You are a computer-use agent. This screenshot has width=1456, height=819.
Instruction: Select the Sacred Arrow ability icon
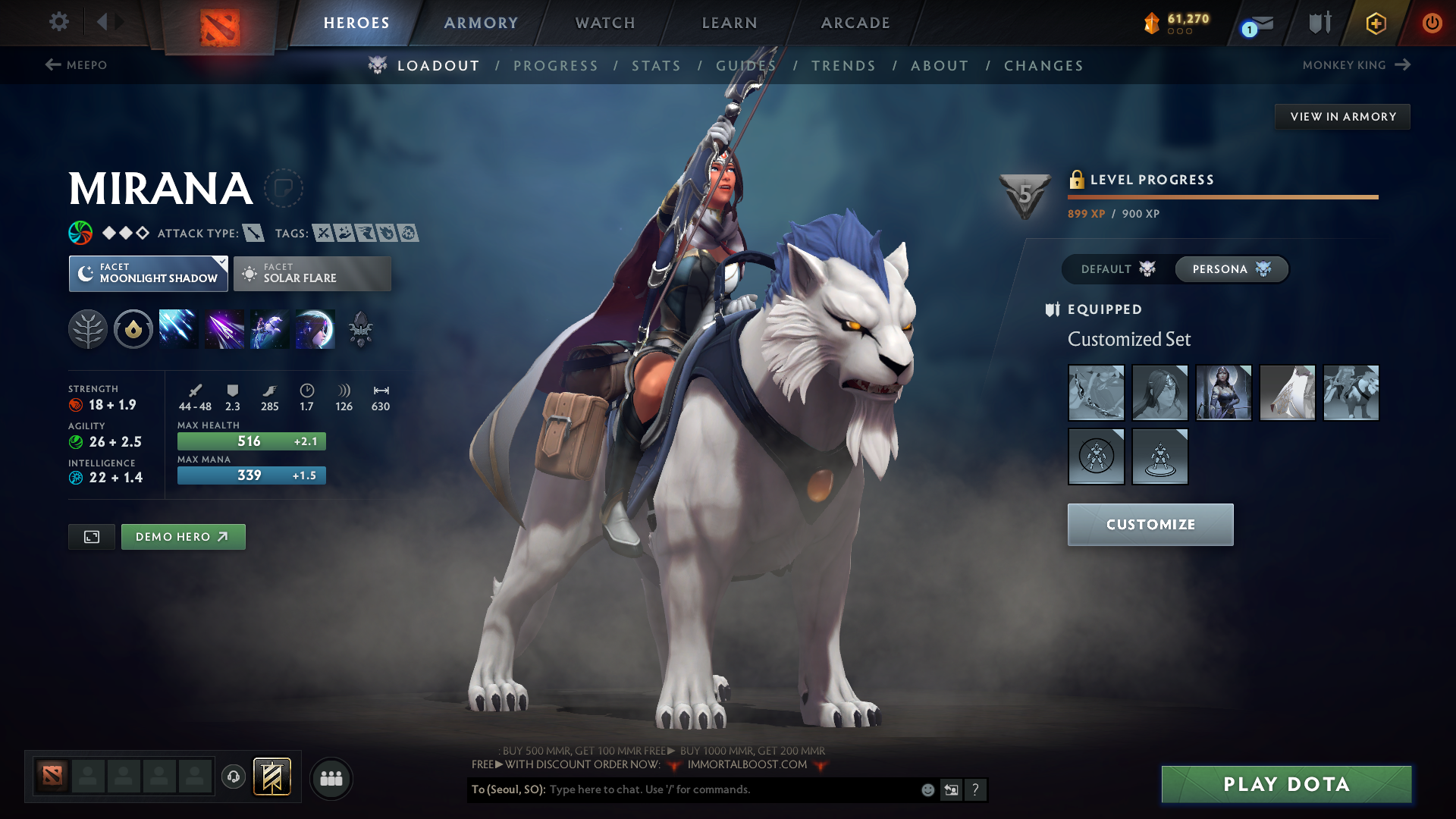click(224, 328)
